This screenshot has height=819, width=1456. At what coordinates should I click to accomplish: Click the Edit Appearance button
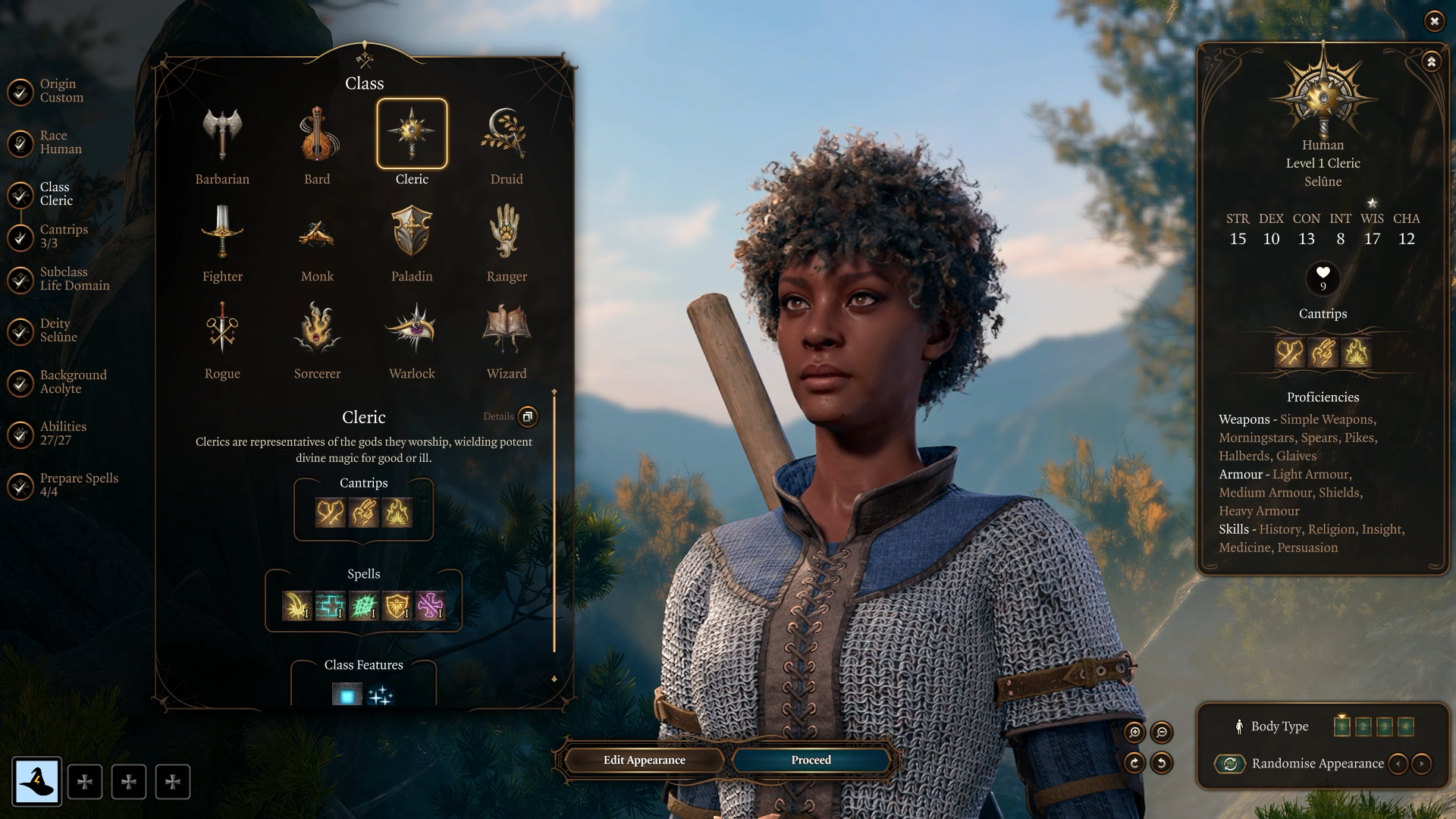click(643, 760)
